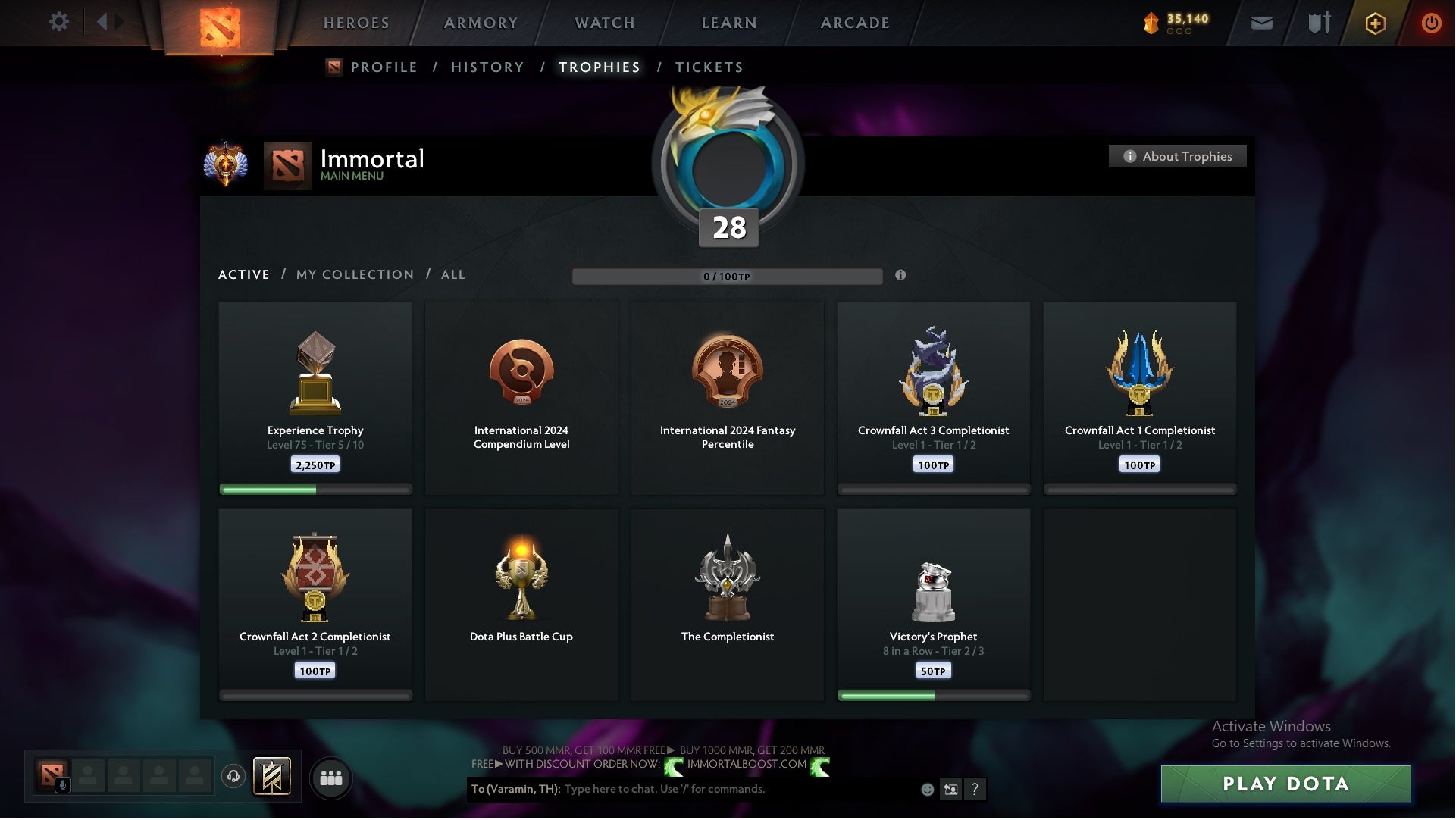1456x820 pixels.
Task: Click the 0/100TP progress bar
Action: pos(728,277)
